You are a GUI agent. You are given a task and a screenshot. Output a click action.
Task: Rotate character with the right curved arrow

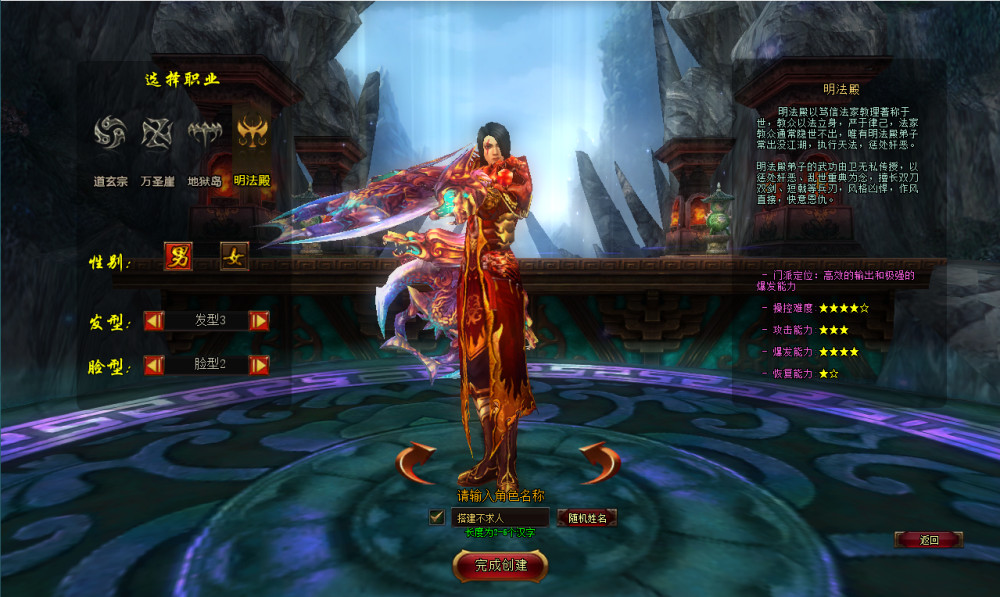(599, 463)
